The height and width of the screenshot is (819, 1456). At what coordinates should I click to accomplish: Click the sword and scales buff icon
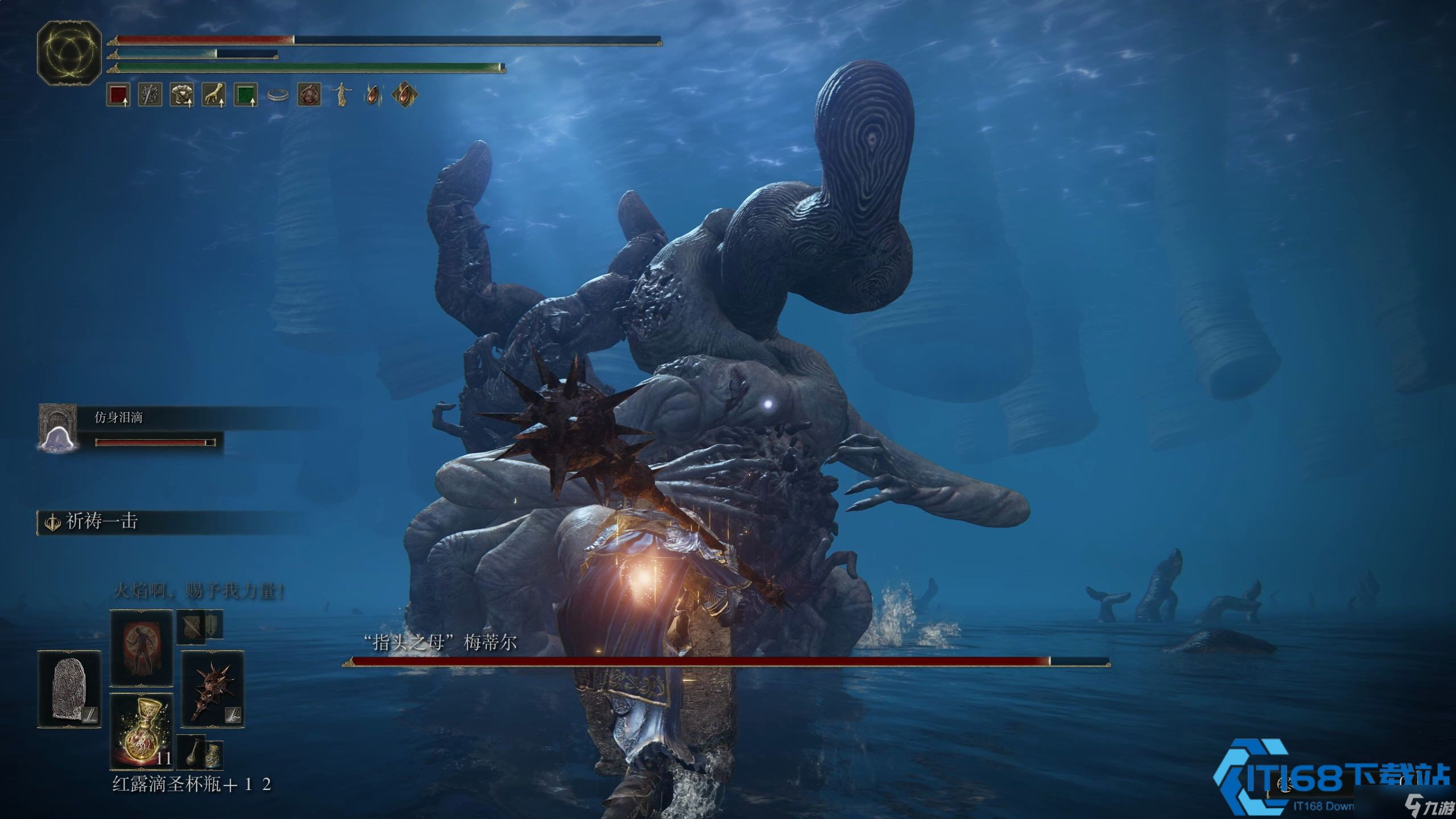[150, 95]
